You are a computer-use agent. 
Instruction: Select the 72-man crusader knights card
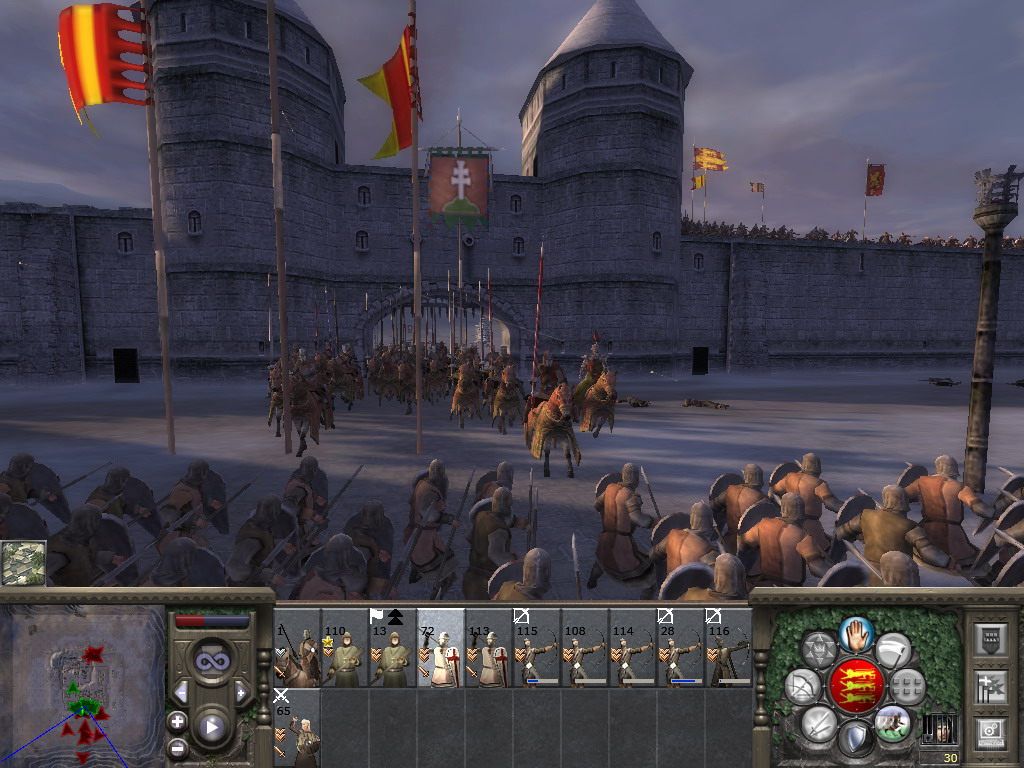[441, 649]
